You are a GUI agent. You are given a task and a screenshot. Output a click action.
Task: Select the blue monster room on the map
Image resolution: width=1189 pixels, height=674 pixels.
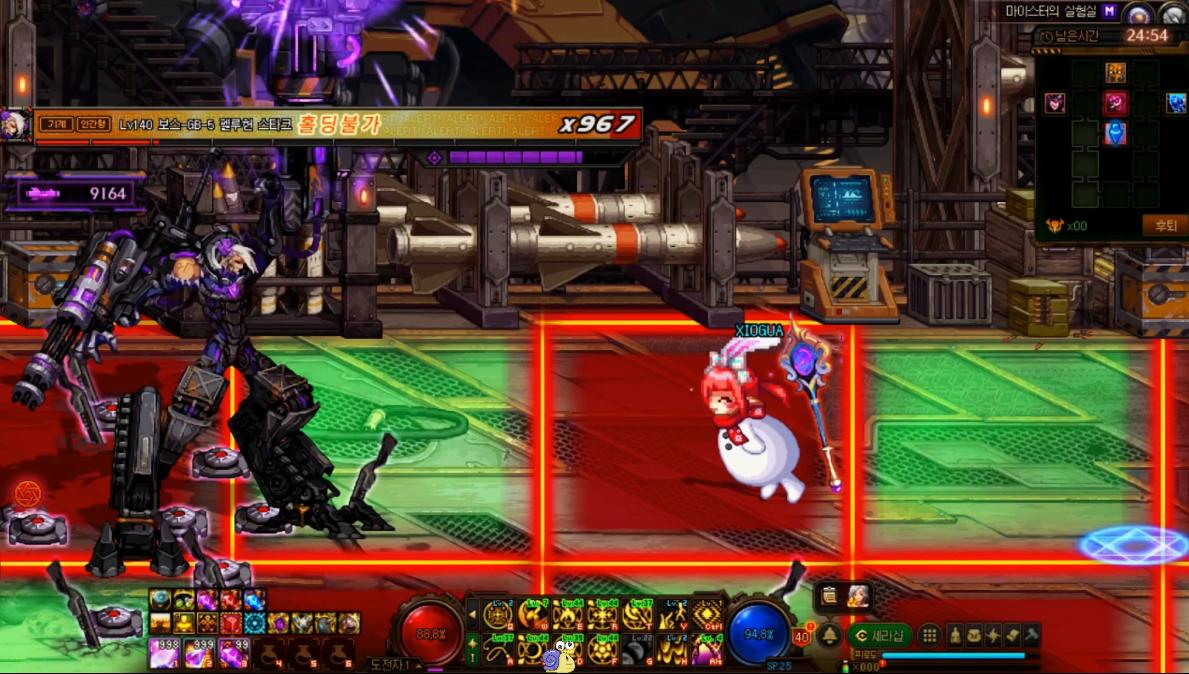pyautogui.click(x=1176, y=103)
